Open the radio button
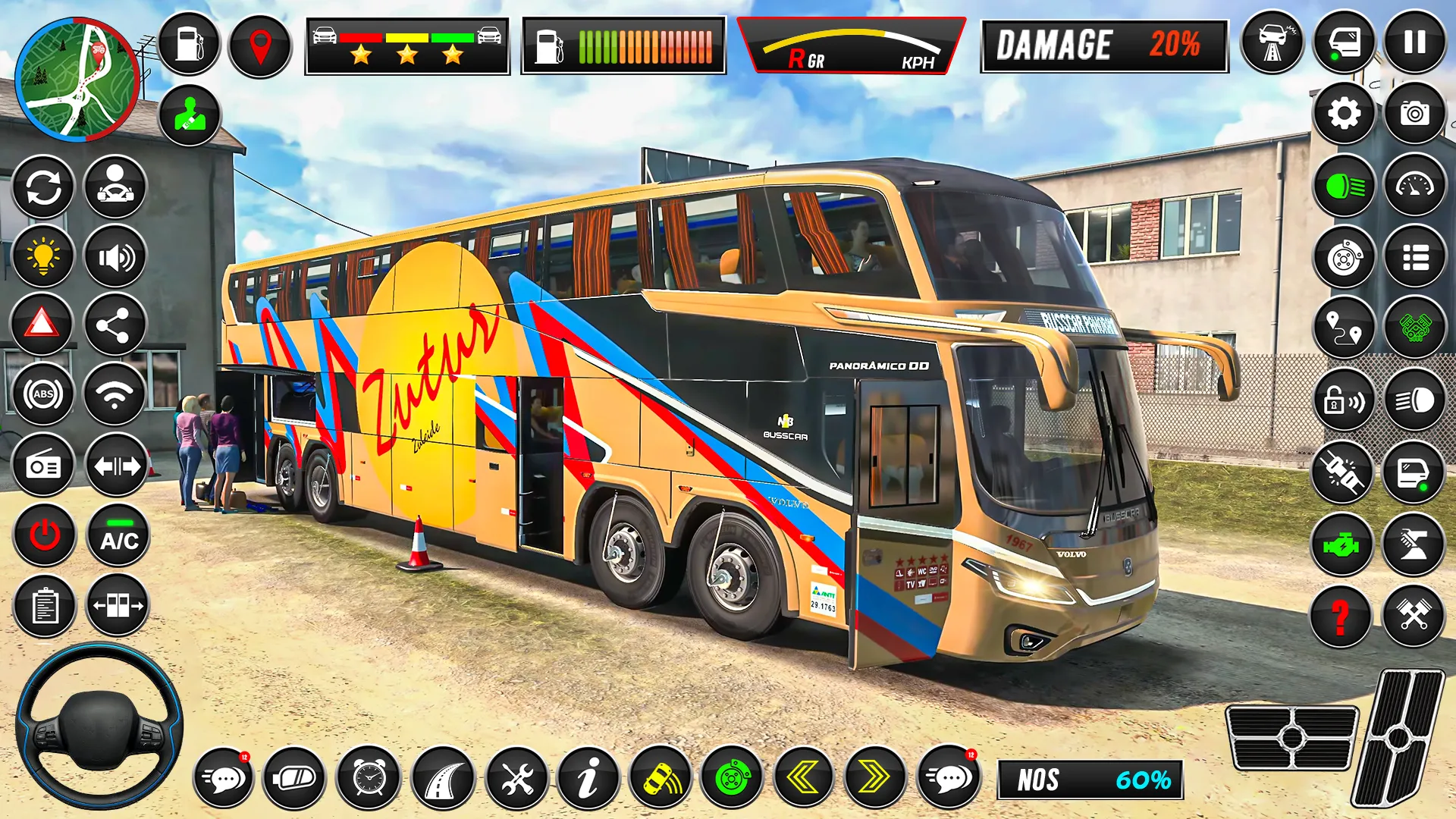Screen dimensions: 1456x819 pyautogui.click(x=43, y=466)
